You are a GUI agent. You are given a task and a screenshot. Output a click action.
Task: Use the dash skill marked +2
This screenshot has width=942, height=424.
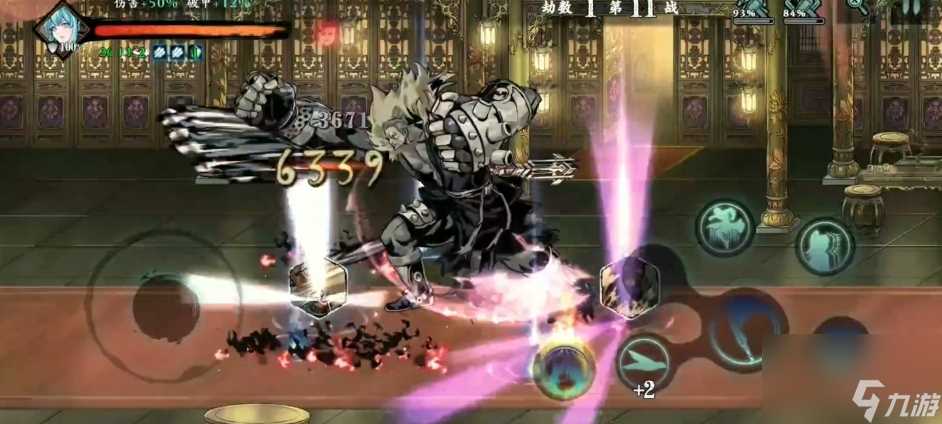click(x=644, y=363)
